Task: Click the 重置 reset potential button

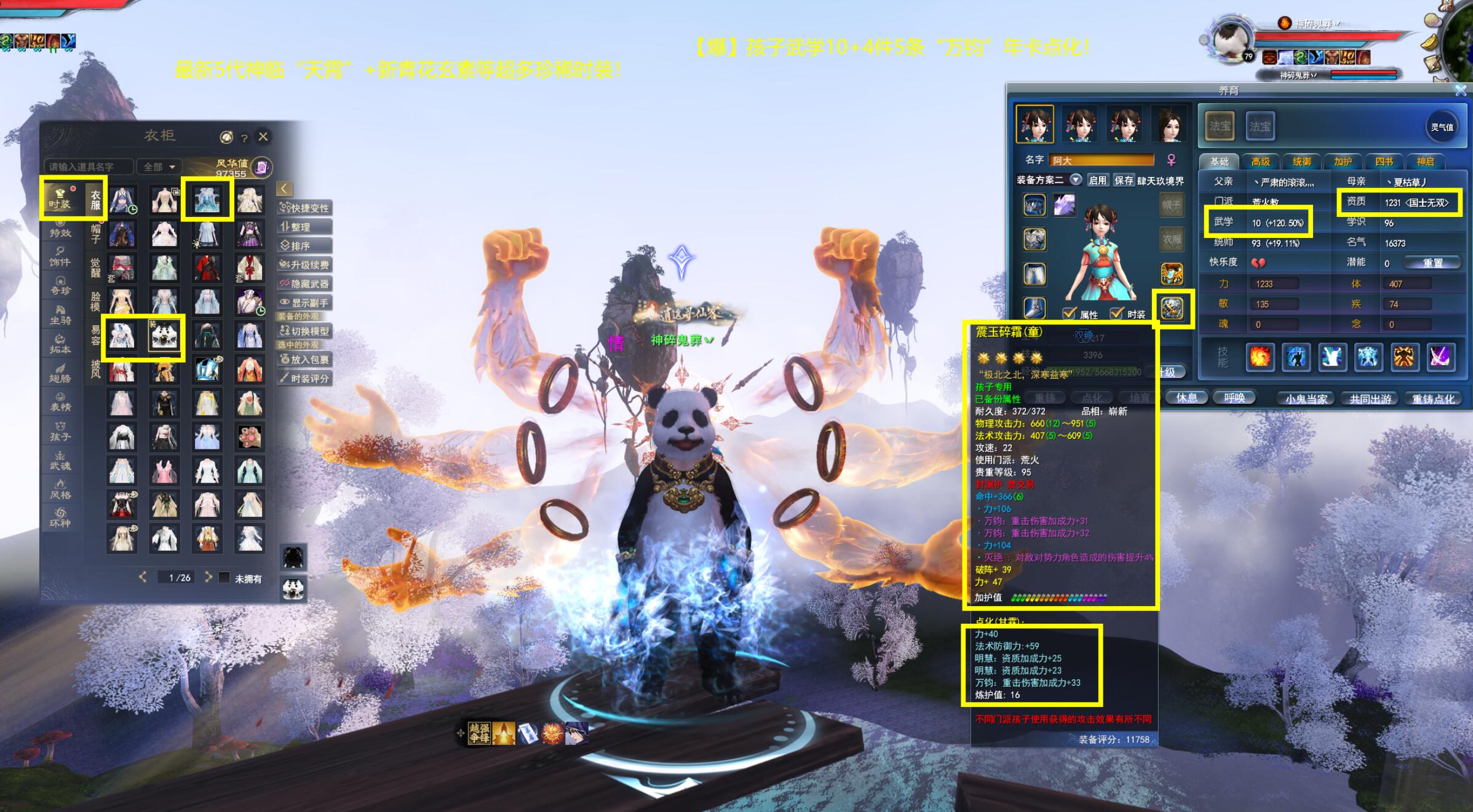Action: point(1432,262)
